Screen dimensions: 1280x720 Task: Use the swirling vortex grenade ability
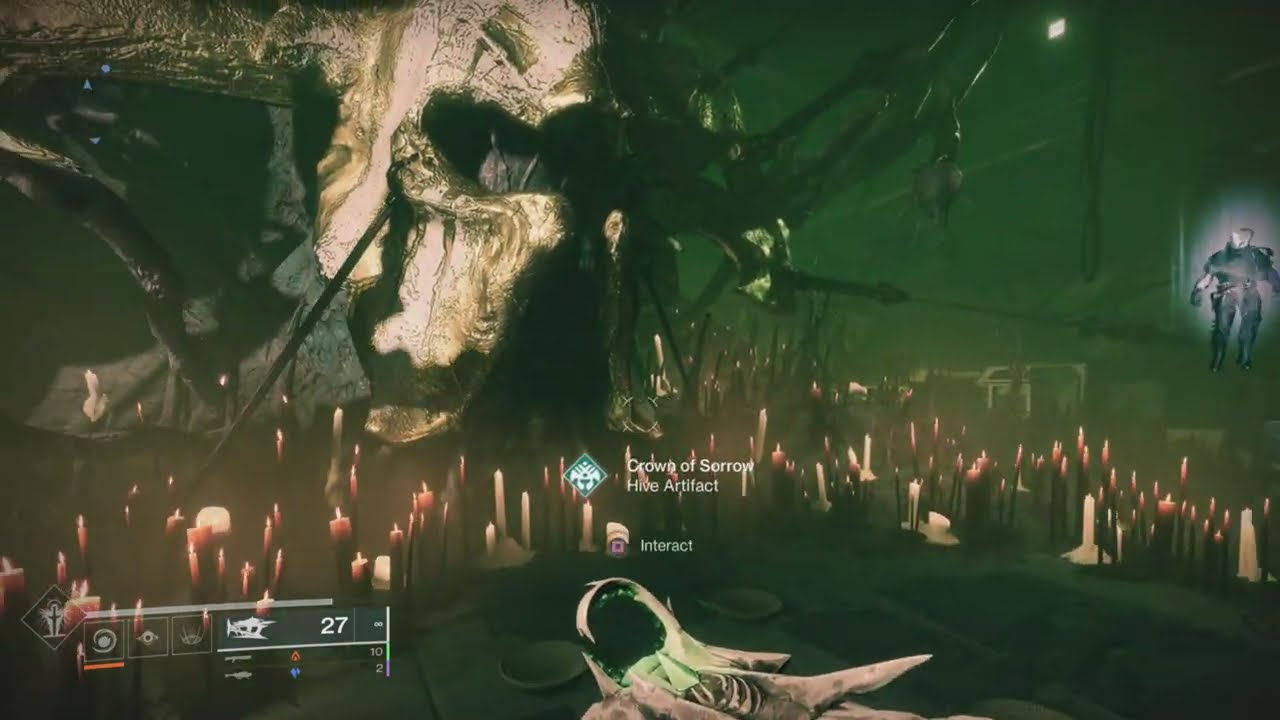104,636
